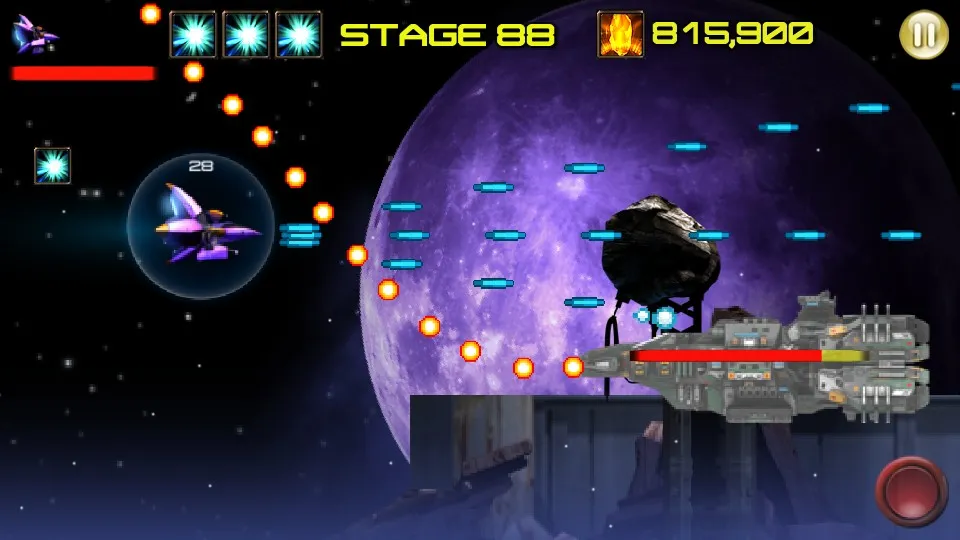Pause the game with the gold button
The width and height of the screenshot is (960, 540).
click(x=924, y=35)
